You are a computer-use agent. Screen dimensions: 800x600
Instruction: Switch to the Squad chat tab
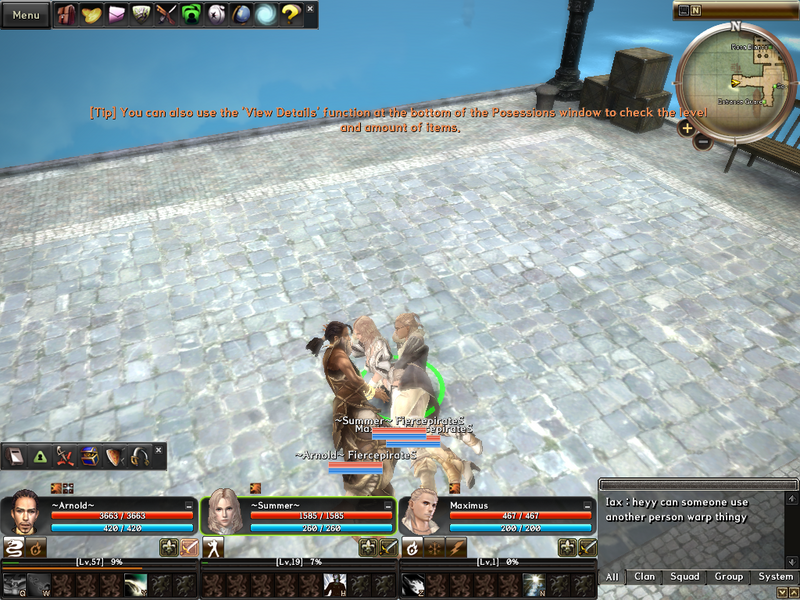tap(685, 577)
